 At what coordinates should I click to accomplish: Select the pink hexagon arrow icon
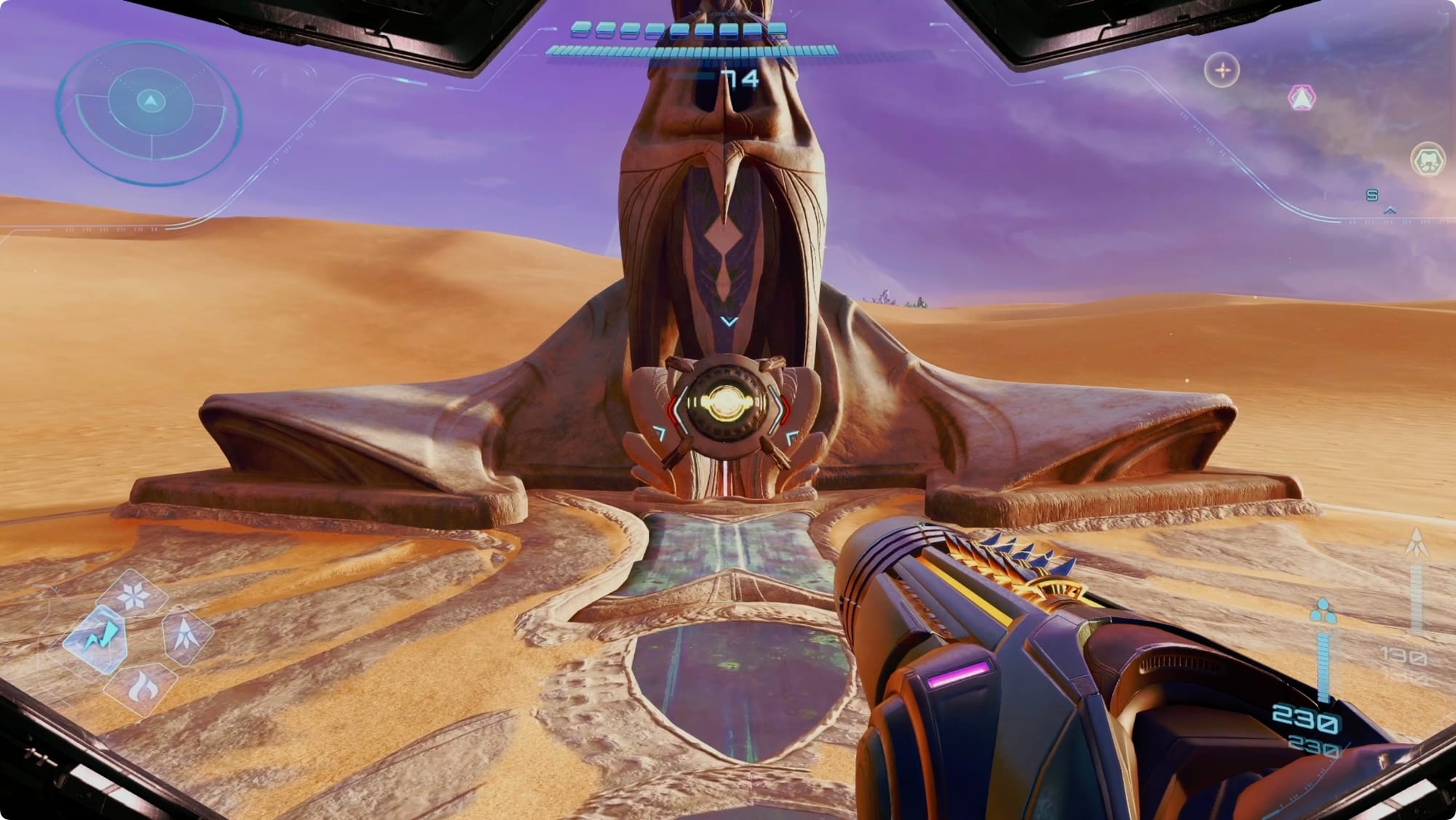(x=1301, y=97)
